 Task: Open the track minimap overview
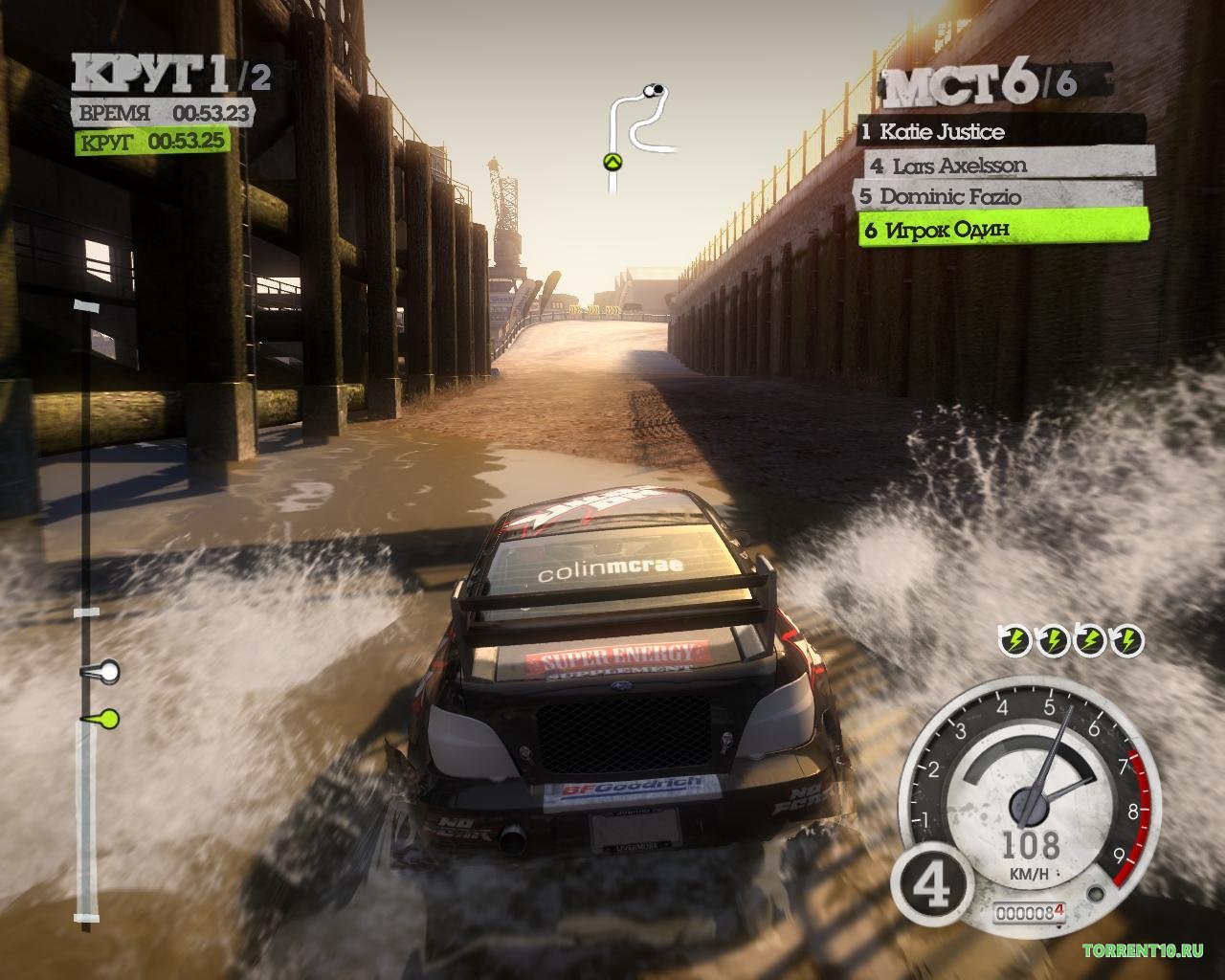coord(636,120)
